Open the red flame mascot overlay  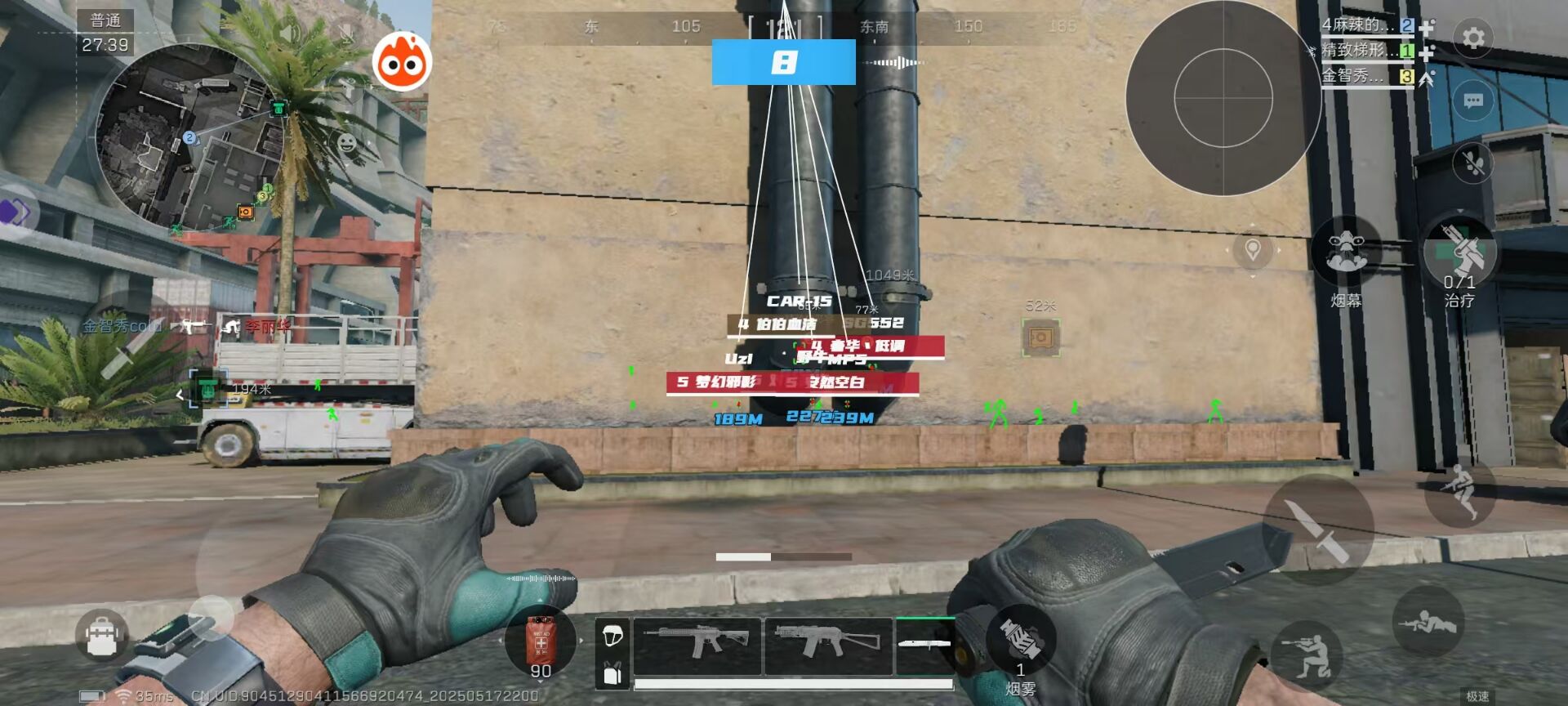(x=402, y=62)
